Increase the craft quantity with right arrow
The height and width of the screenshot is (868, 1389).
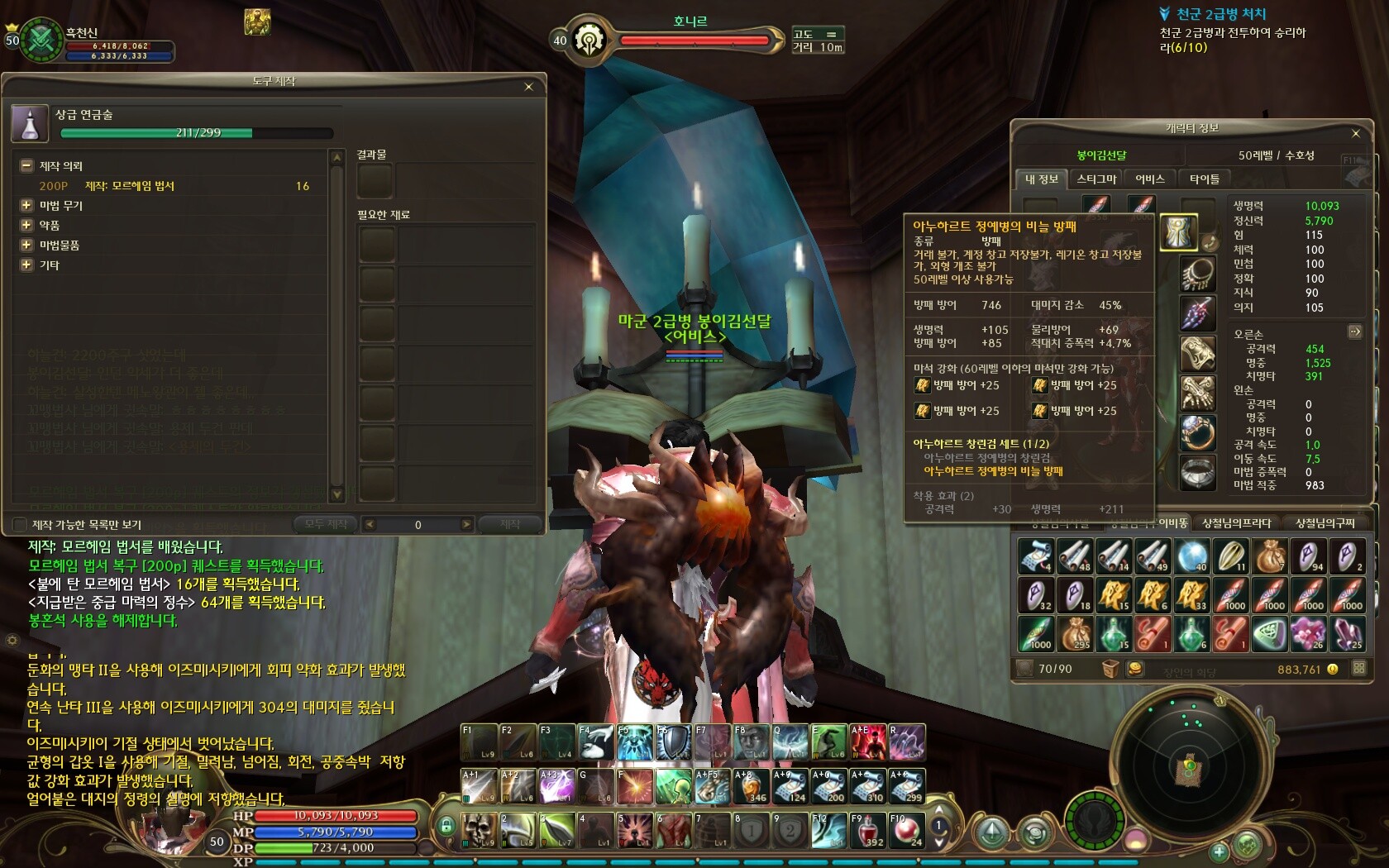pos(466,524)
